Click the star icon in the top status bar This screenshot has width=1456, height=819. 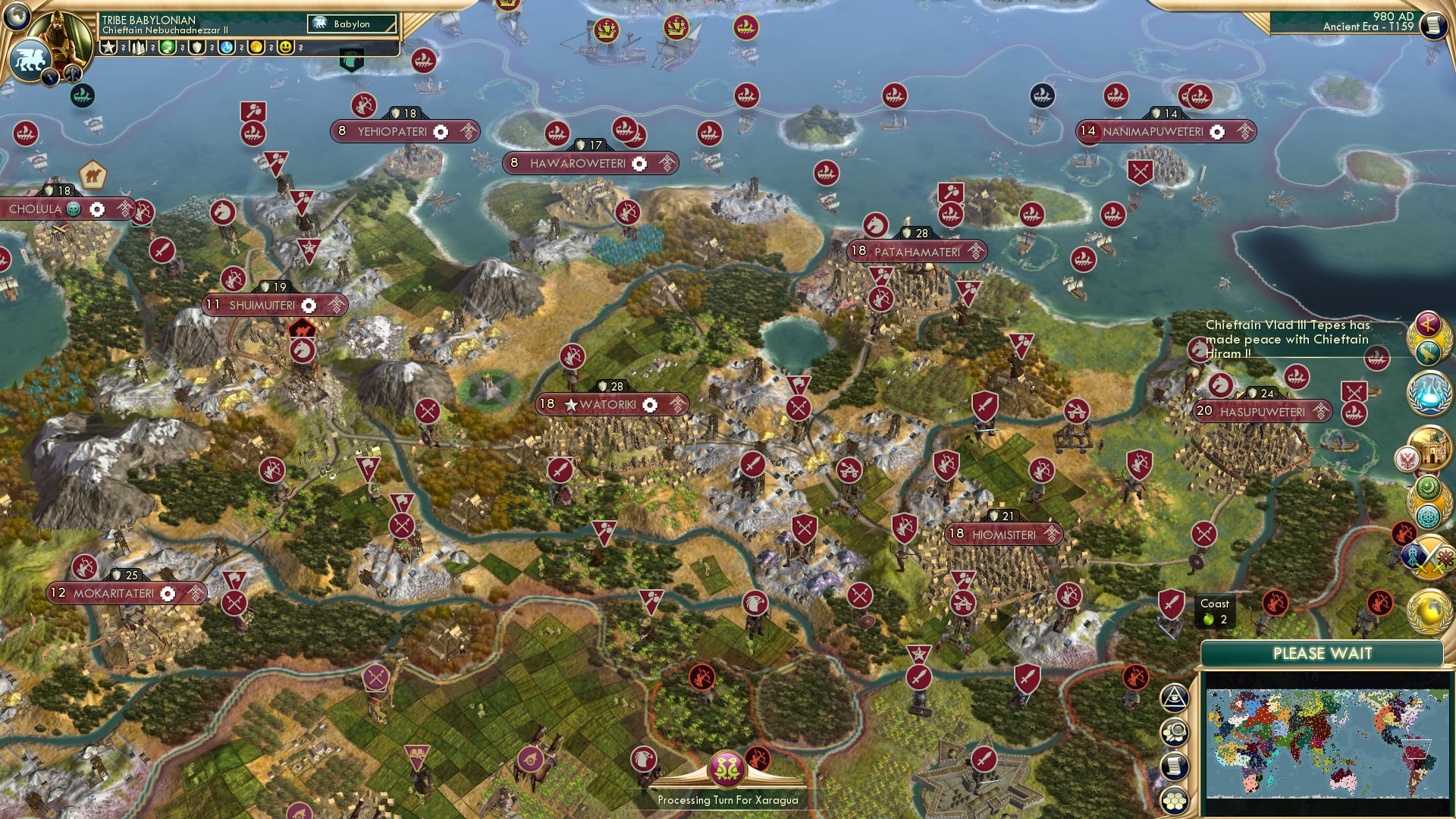pyautogui.click(x=108, y=46)
